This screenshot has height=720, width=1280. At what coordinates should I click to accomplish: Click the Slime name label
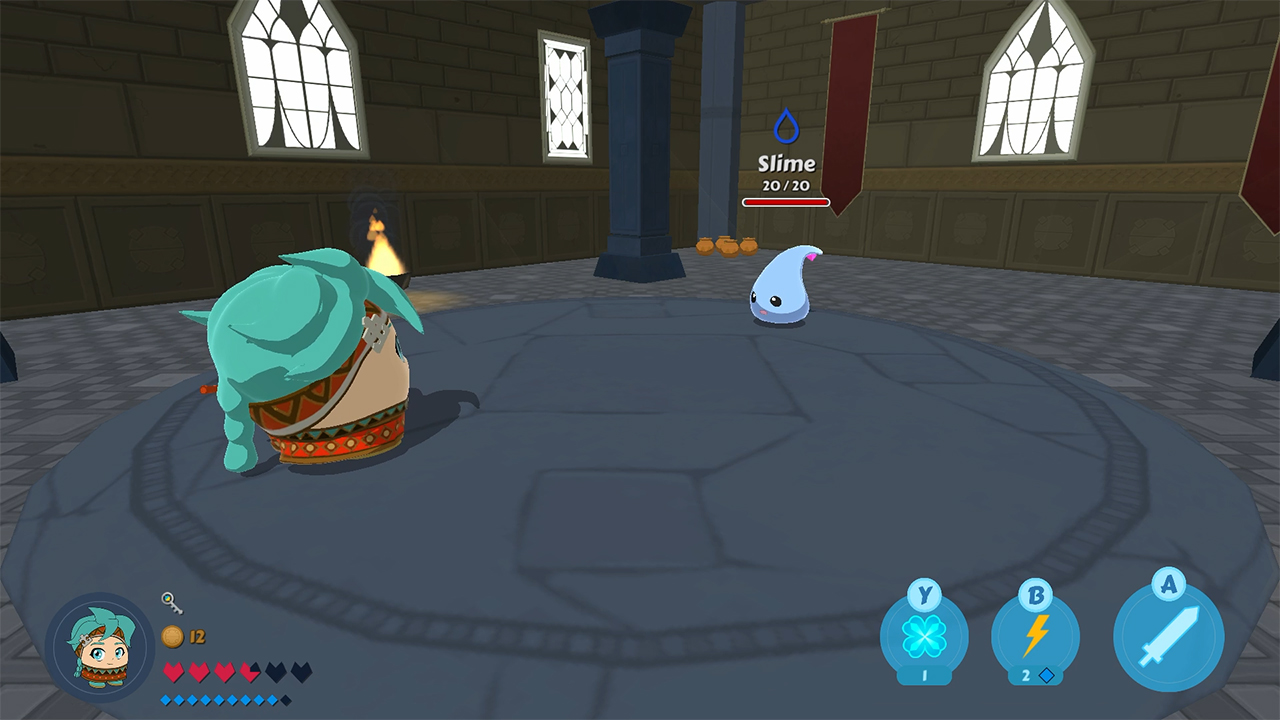786,163
